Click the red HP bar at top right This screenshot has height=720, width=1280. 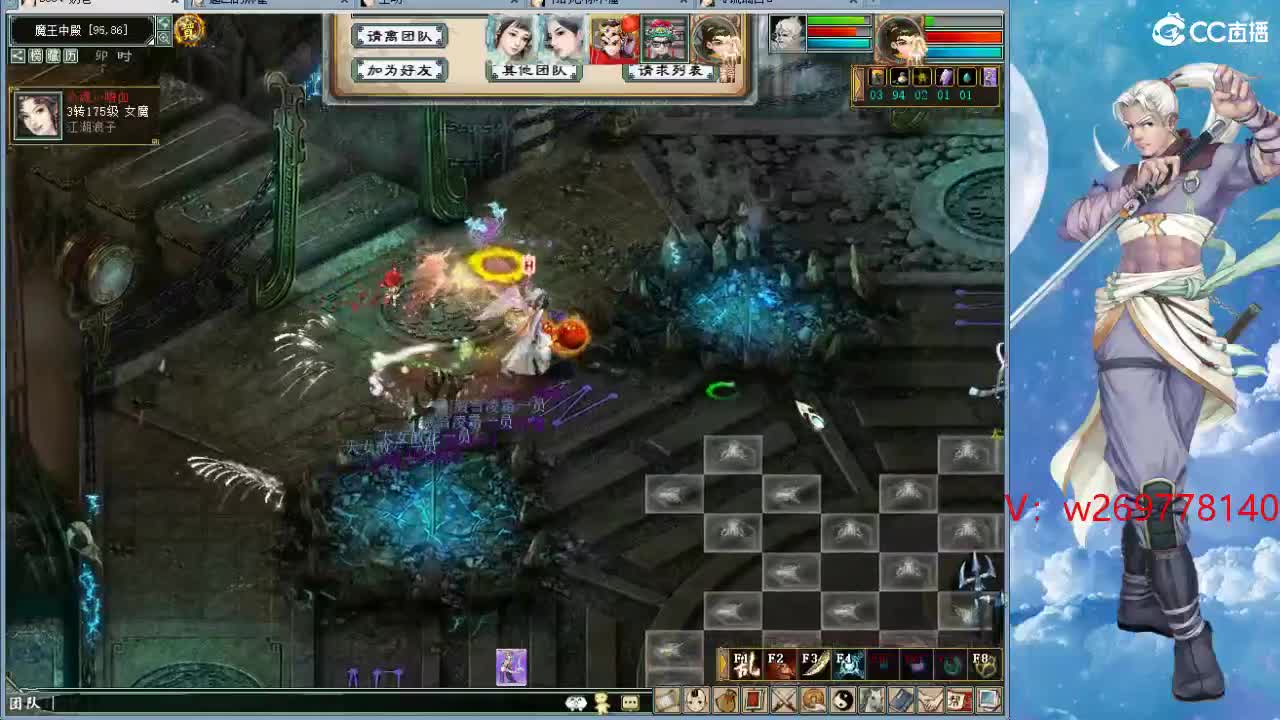coord(964,37)
